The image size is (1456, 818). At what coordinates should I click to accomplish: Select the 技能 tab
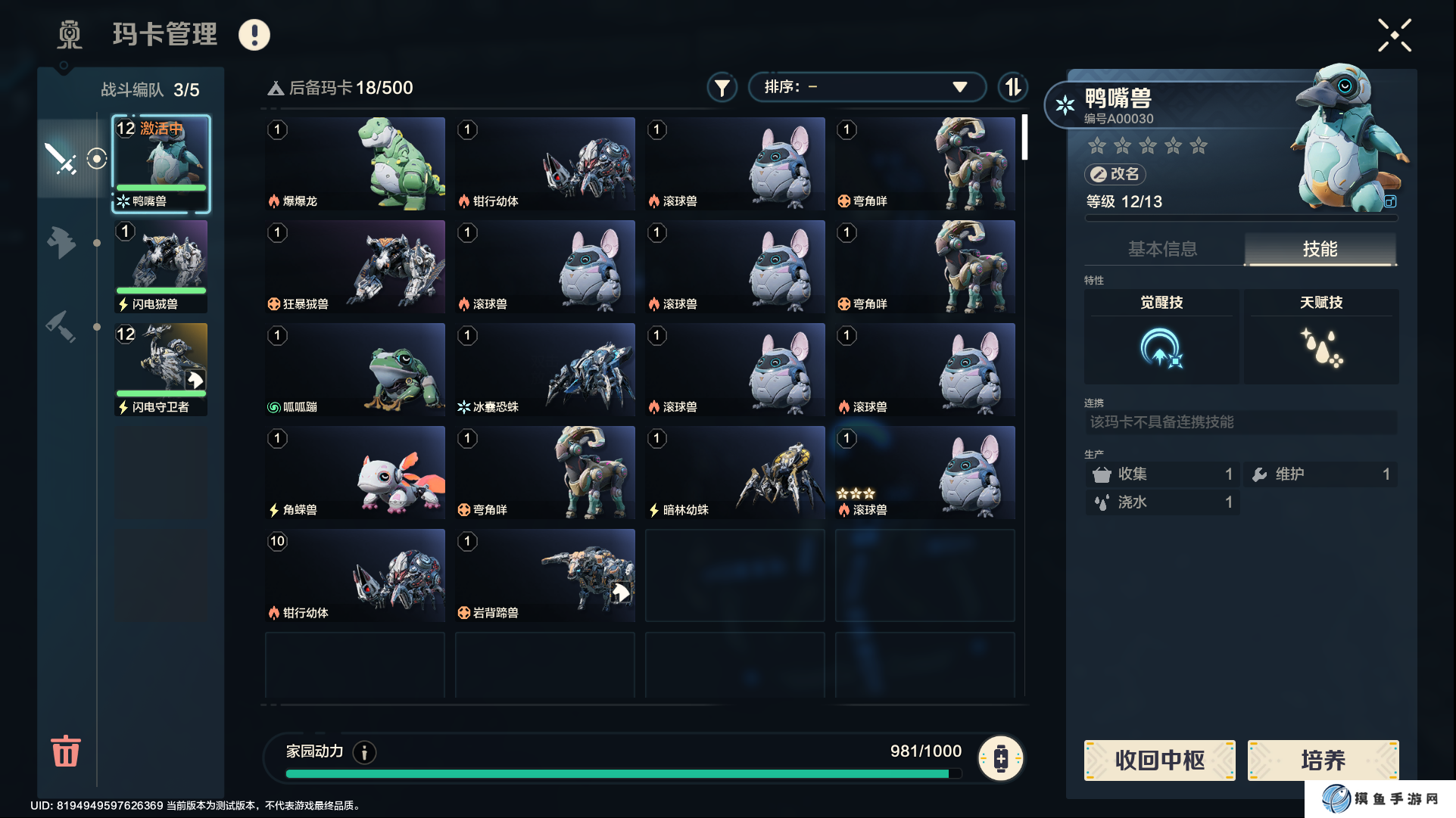coord(1320,249)
